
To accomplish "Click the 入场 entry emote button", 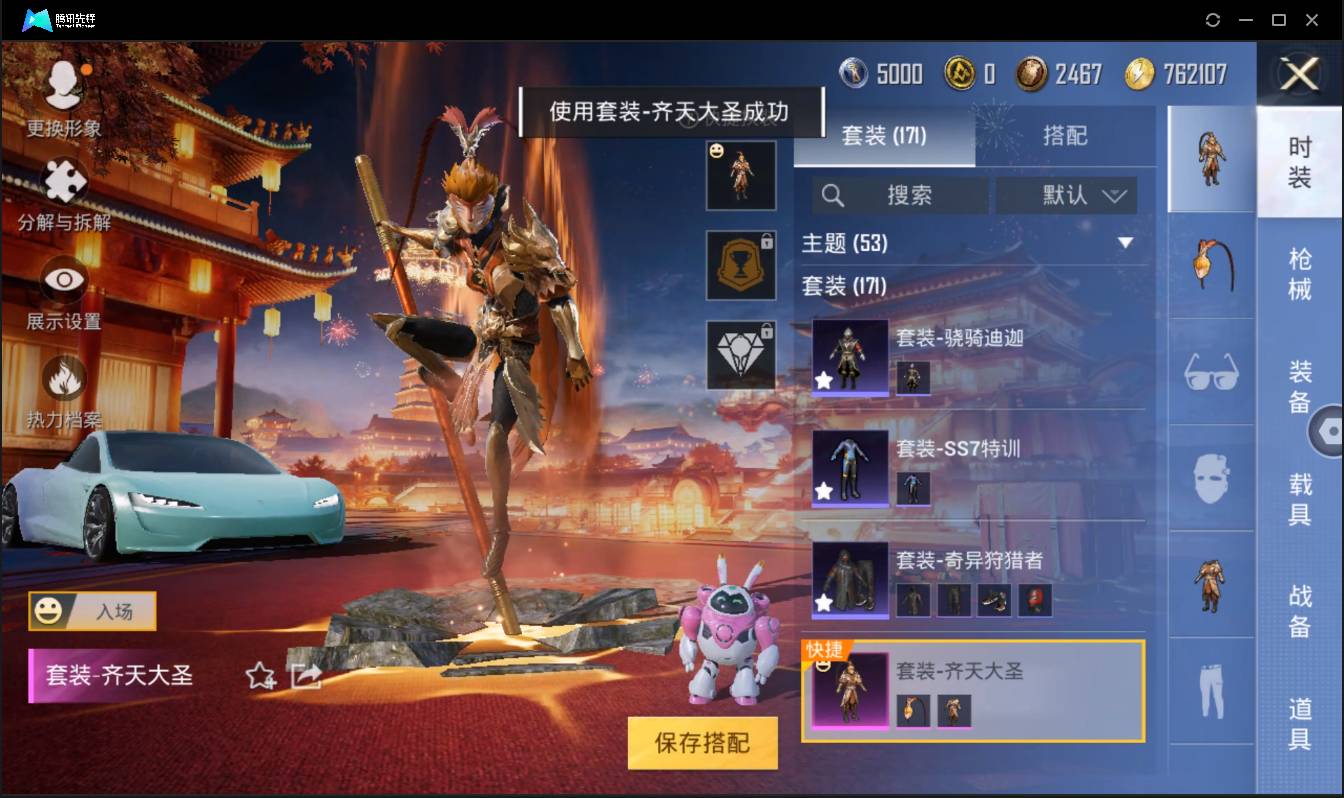I will (x=91, y=611).
